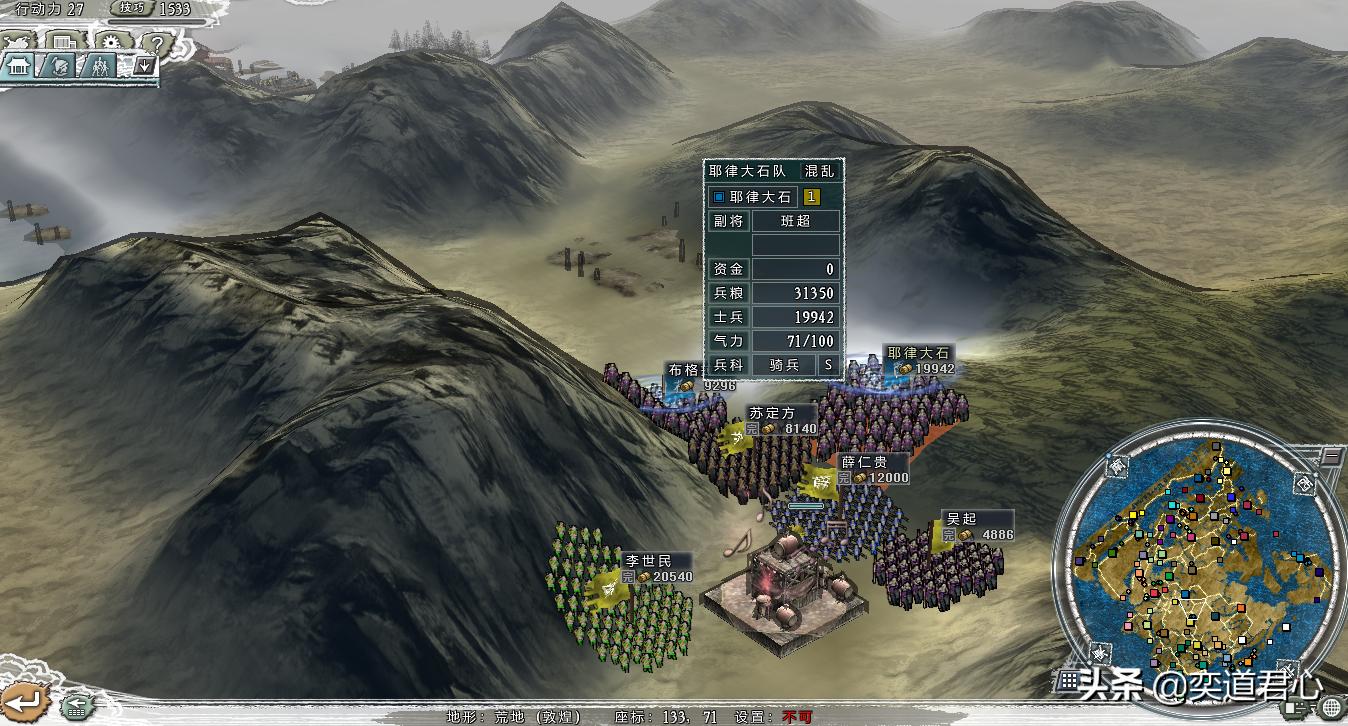Open the table list window icon
This screenshot has width=1348, height=726.
[63, 42]
